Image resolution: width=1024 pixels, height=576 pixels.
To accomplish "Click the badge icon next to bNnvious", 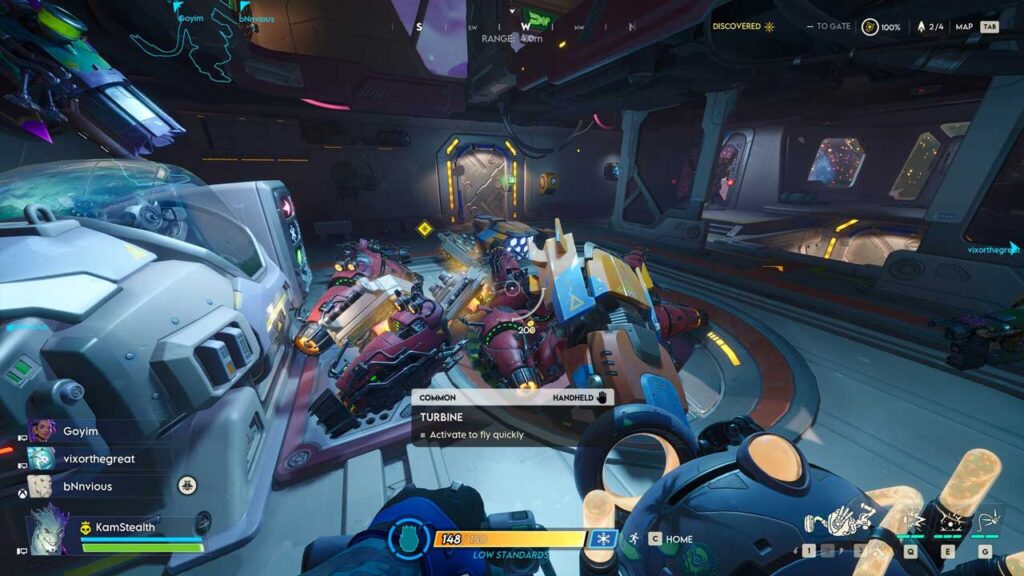I will pos(187,486).
